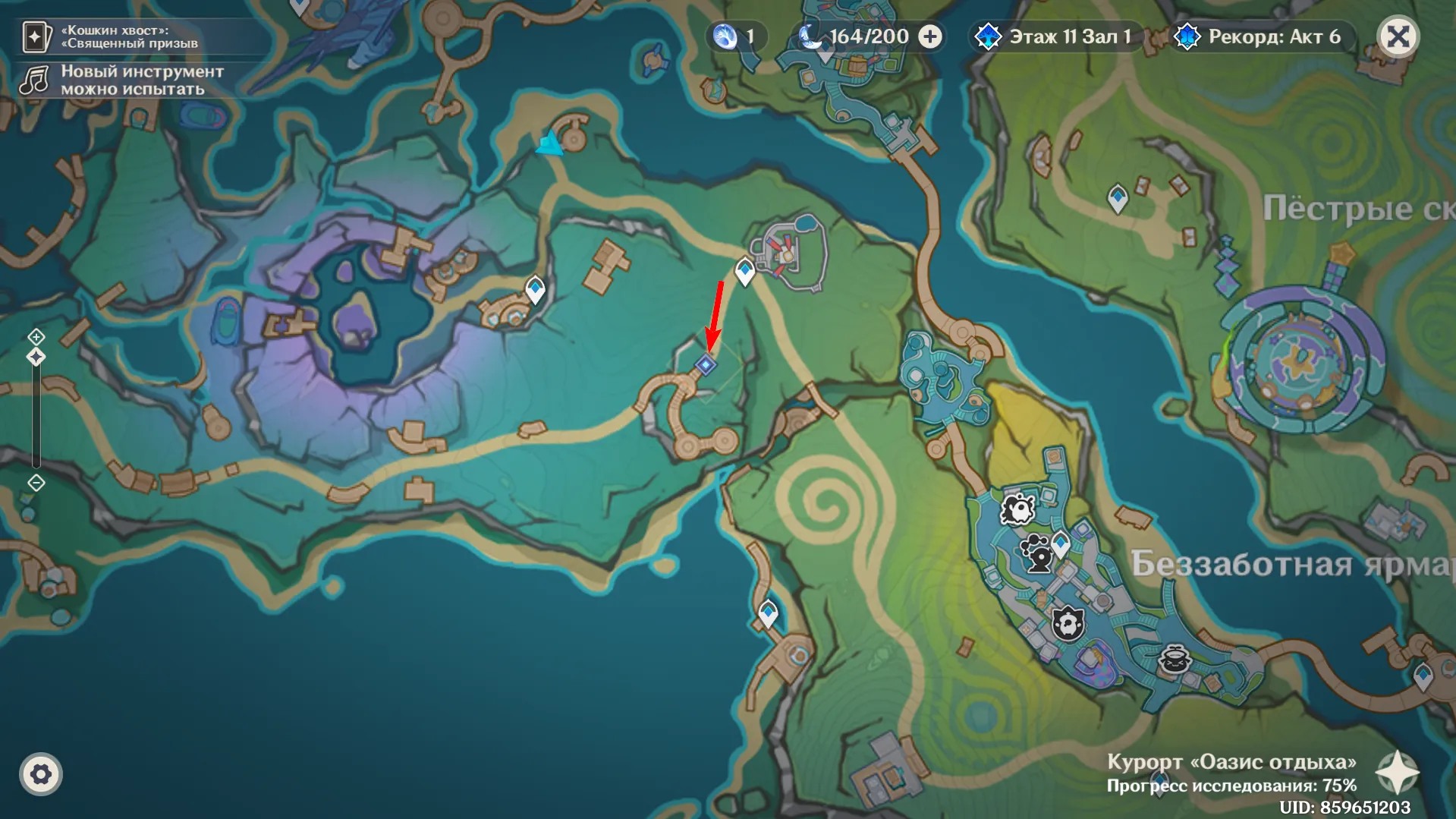The height and width of the screenshot is (819, 1456).
Task: Open map settings with the gear icon
Action: [x=41, y=774]
